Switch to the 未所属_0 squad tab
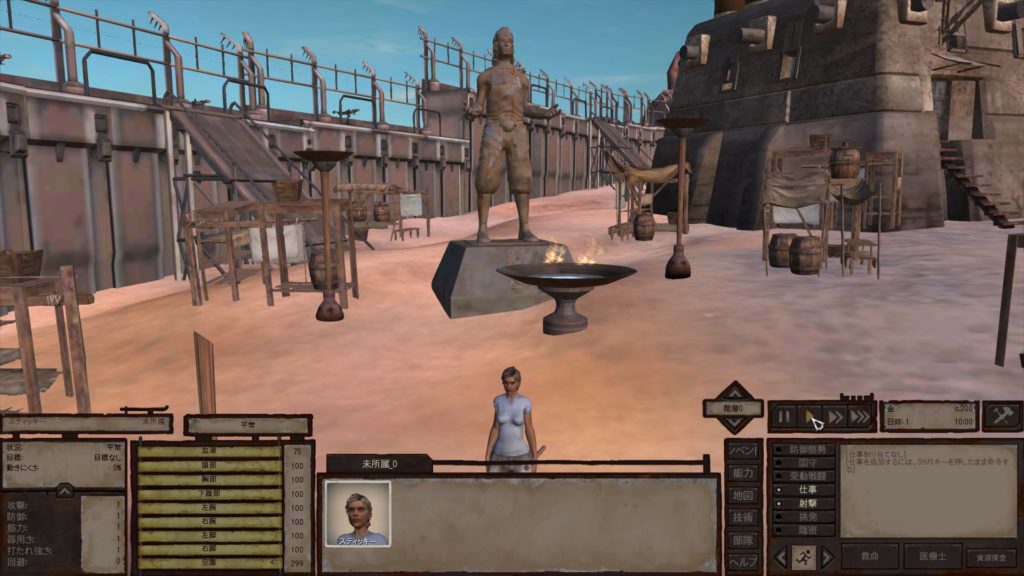Viewport: 1024px width, 576px height. (379, 463)
